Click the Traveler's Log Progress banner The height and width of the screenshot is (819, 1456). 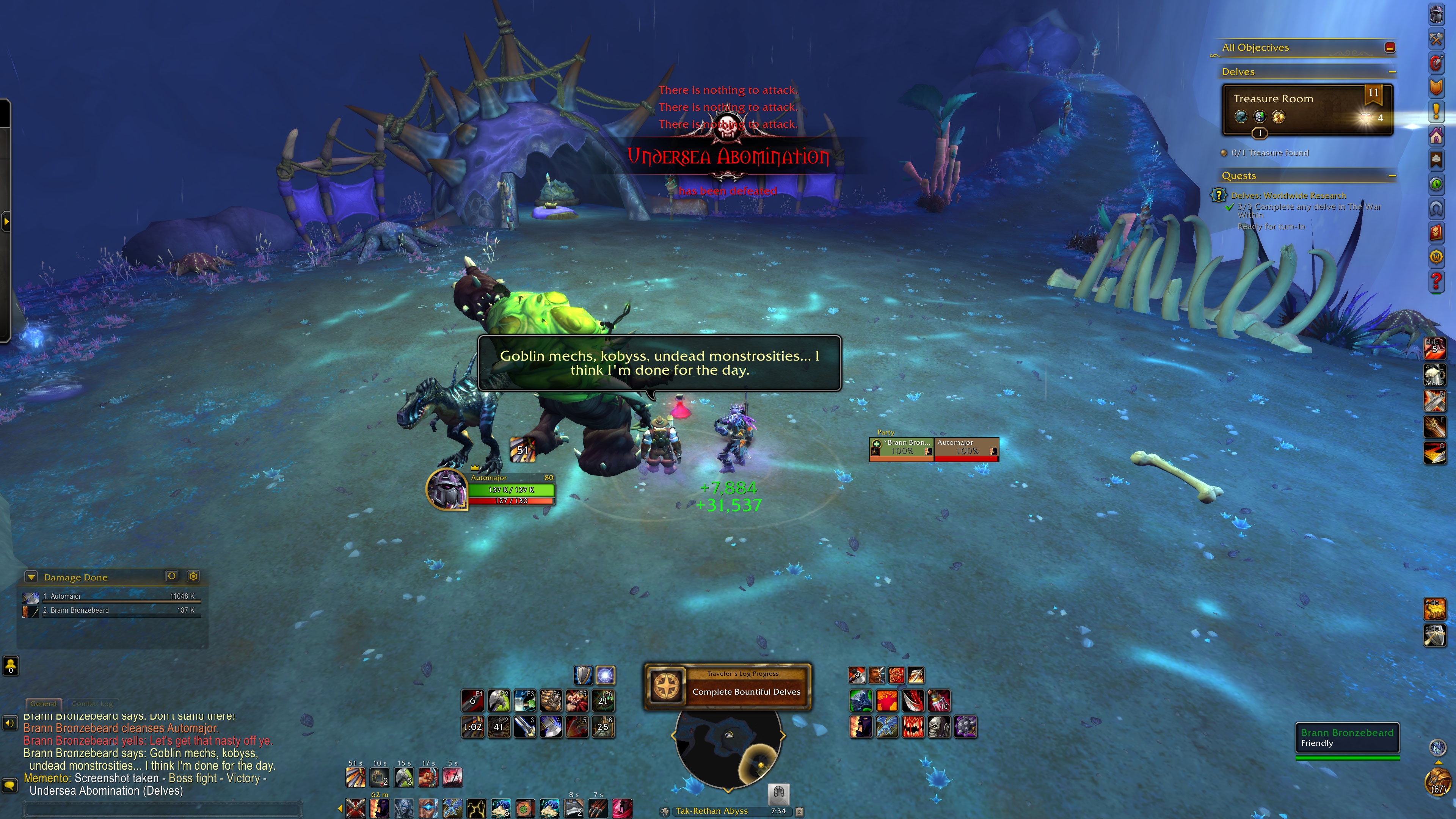tap(728, 686)
